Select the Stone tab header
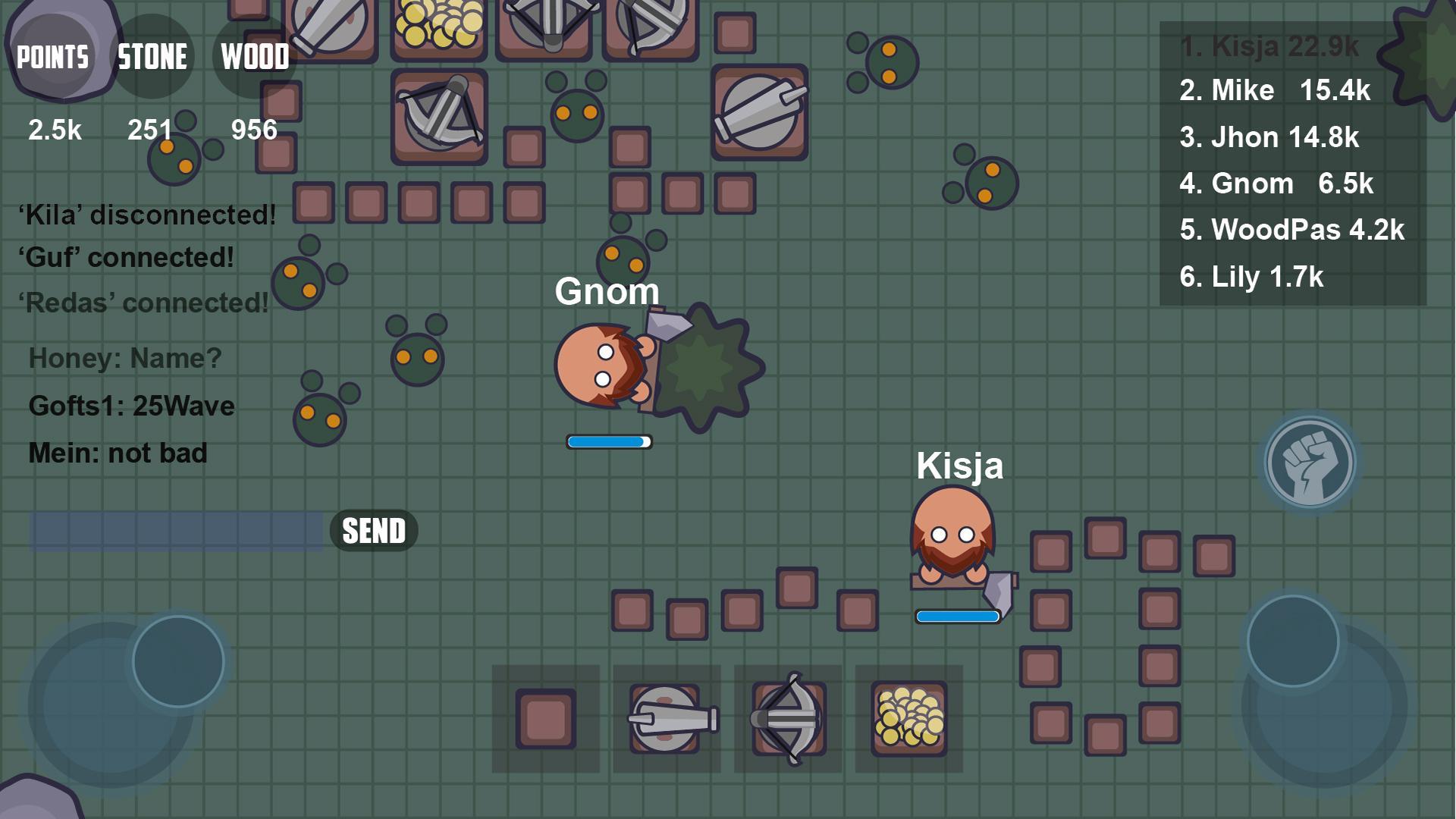The image size is (1456, 819). [x=152, y=55]
